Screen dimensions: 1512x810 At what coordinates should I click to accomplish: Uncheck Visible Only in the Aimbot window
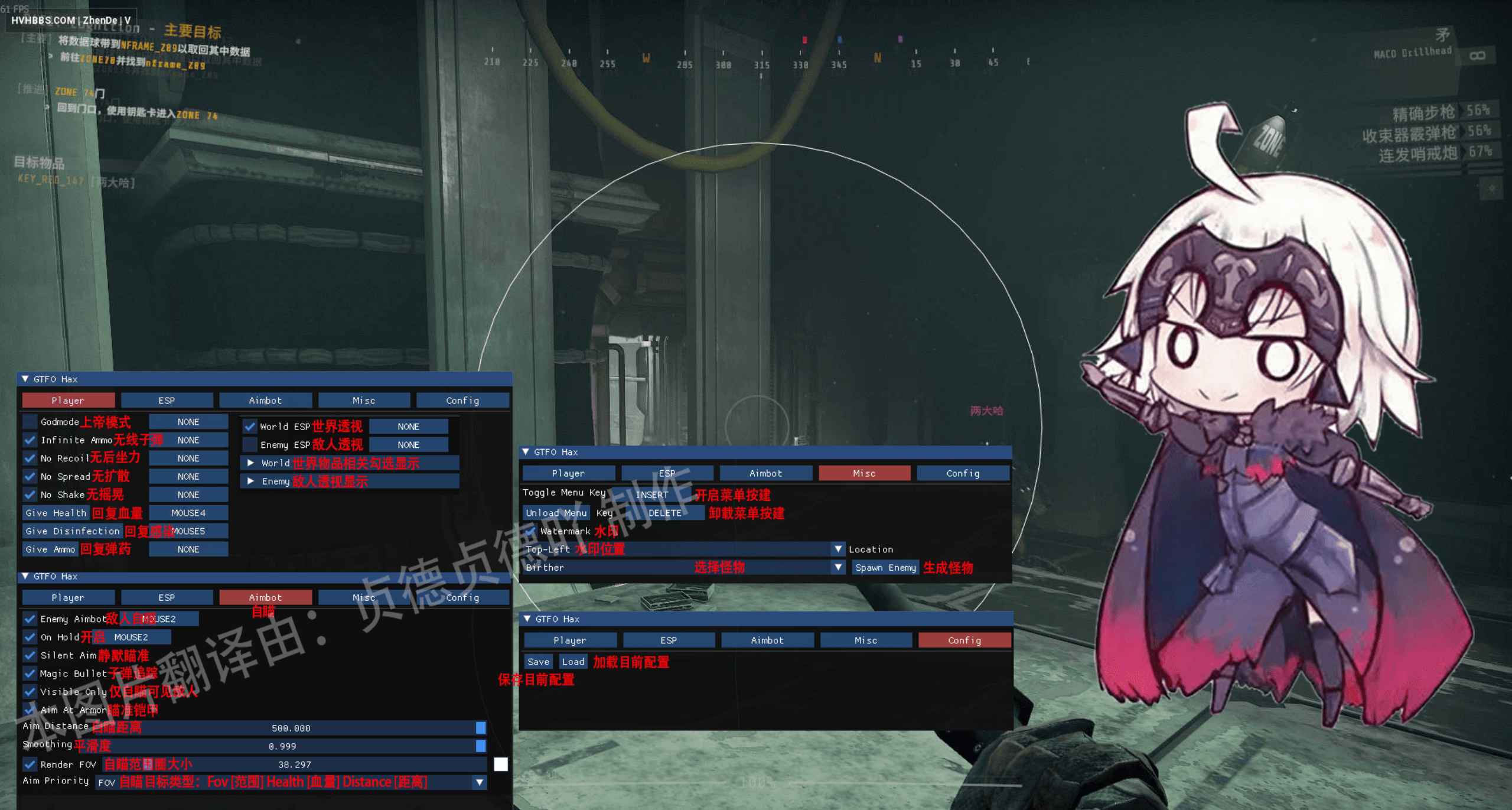pyautogui.click(x=30, y=692)
